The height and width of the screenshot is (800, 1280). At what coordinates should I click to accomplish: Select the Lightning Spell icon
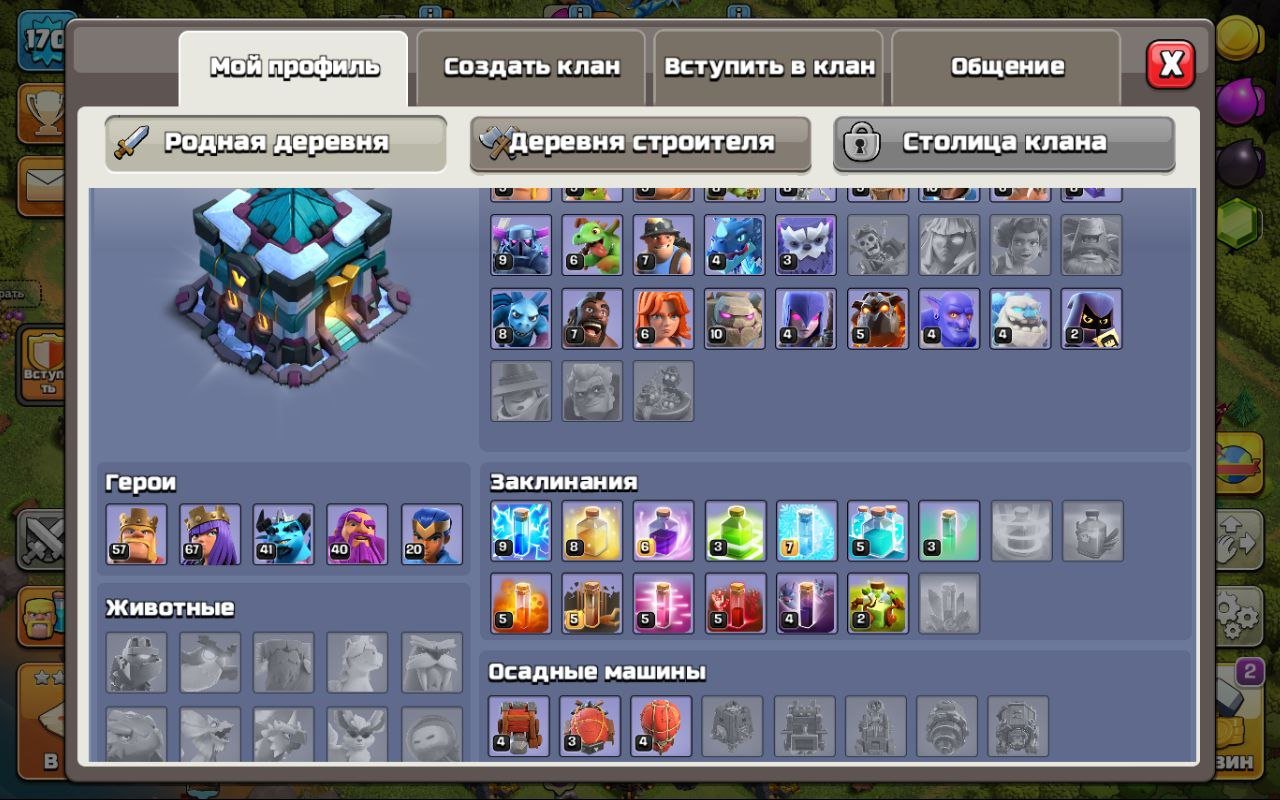point(519,531)
